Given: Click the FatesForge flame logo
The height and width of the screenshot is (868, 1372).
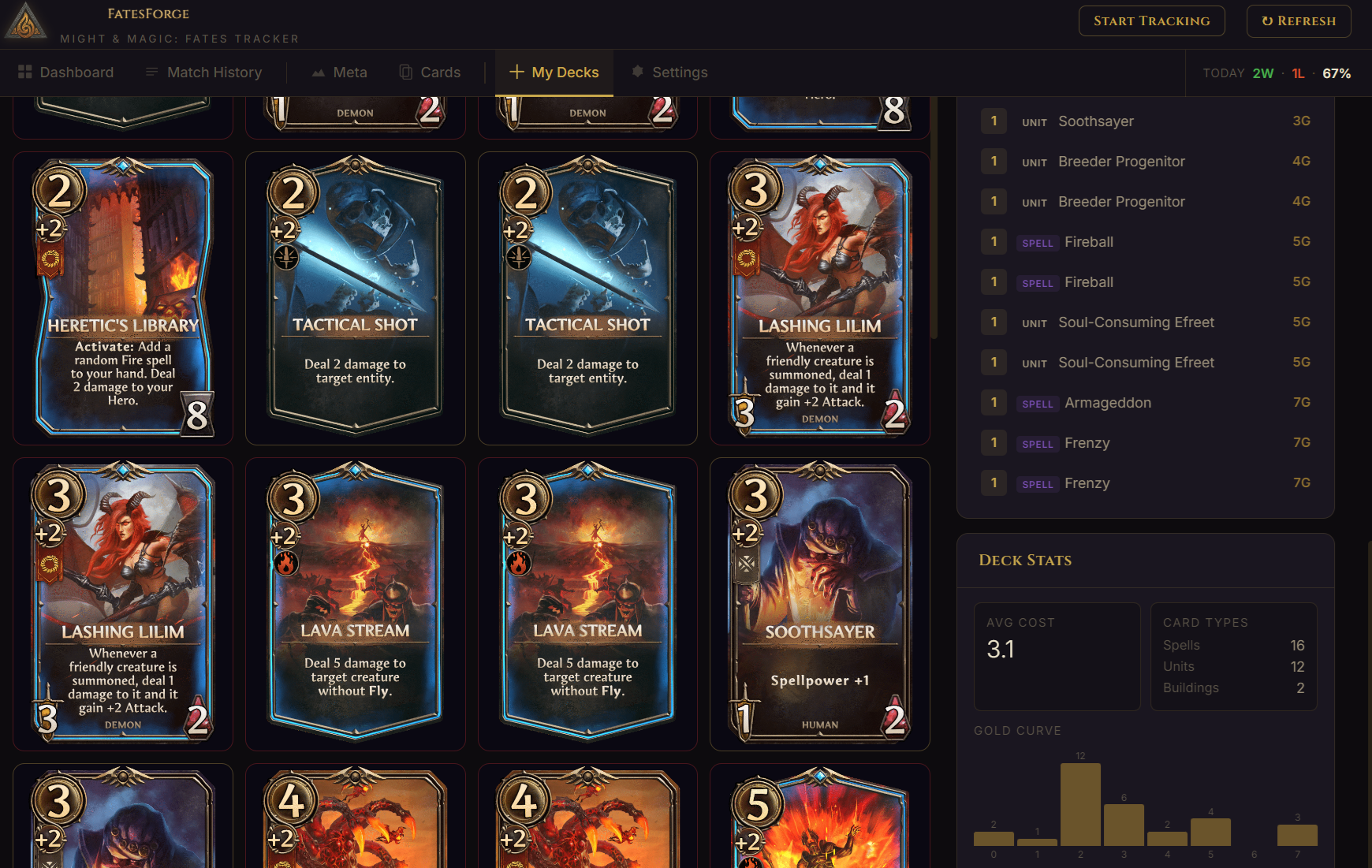Looking at the screenshot, I should coord(26,21).
